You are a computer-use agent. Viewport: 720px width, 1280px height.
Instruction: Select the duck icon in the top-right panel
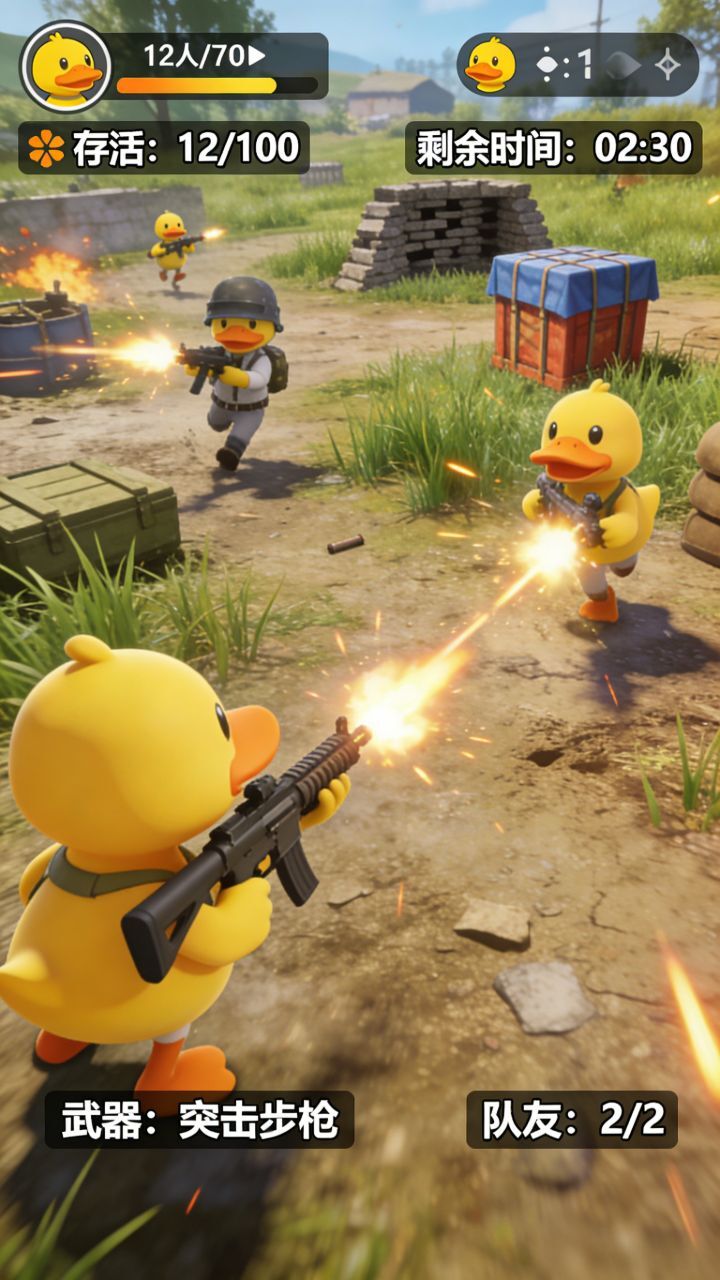490,65
